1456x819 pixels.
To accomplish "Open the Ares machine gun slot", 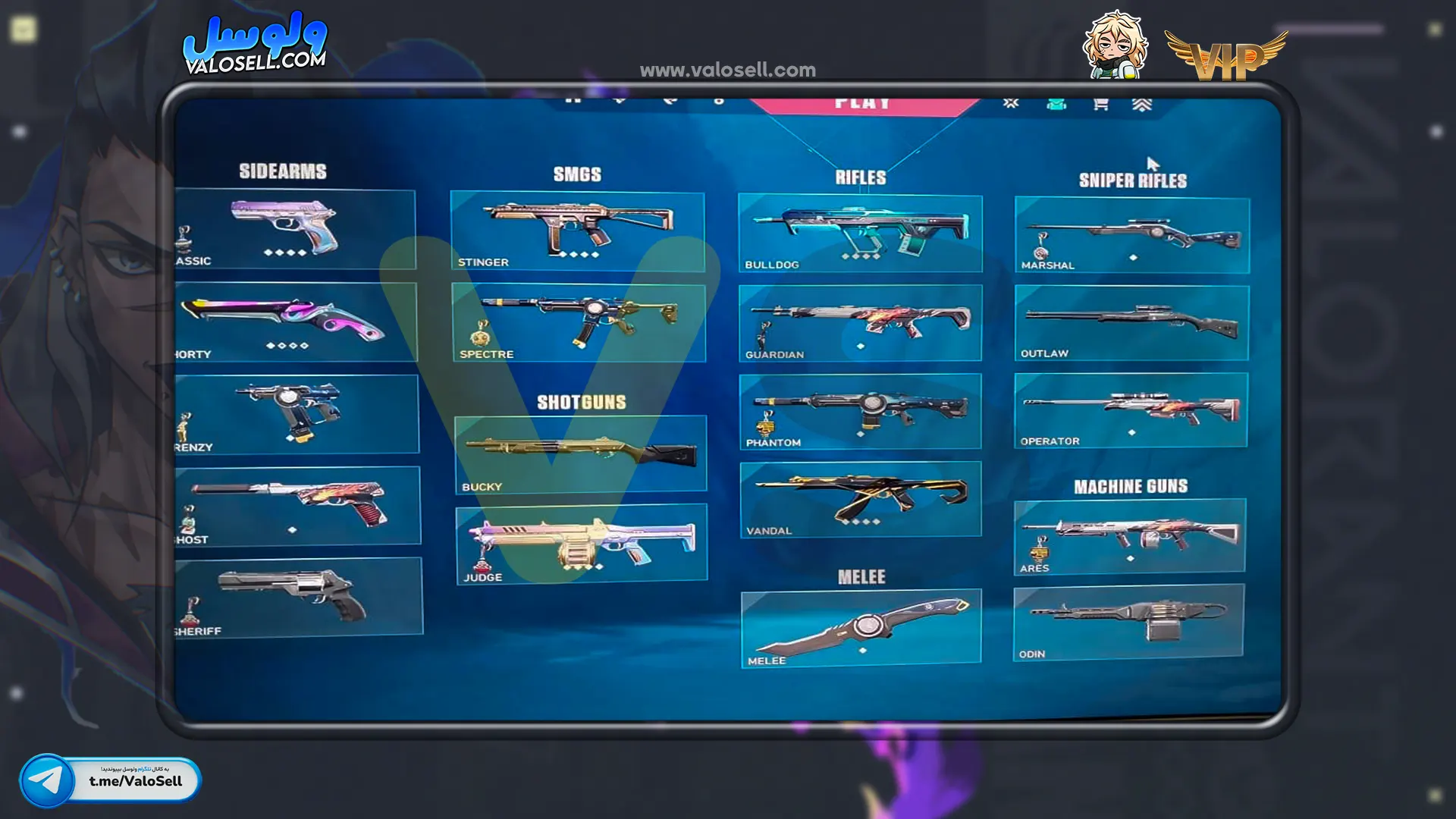I will (1130, 535).
